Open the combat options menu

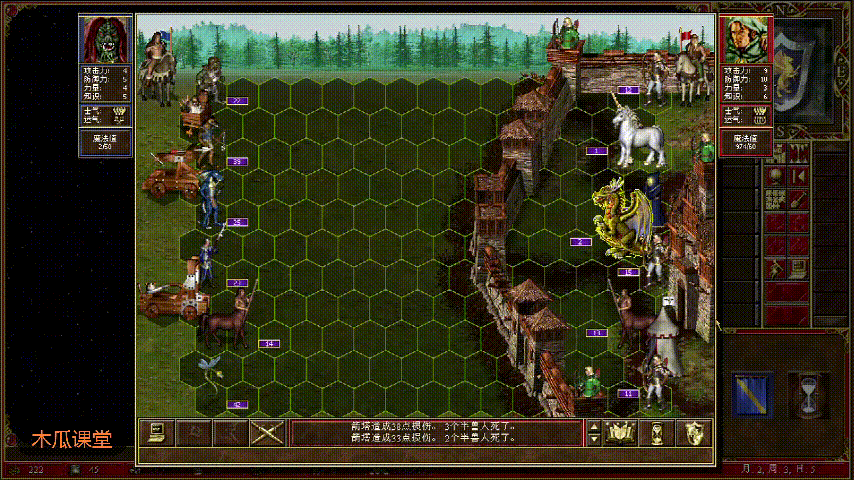(x=156, y=432)
